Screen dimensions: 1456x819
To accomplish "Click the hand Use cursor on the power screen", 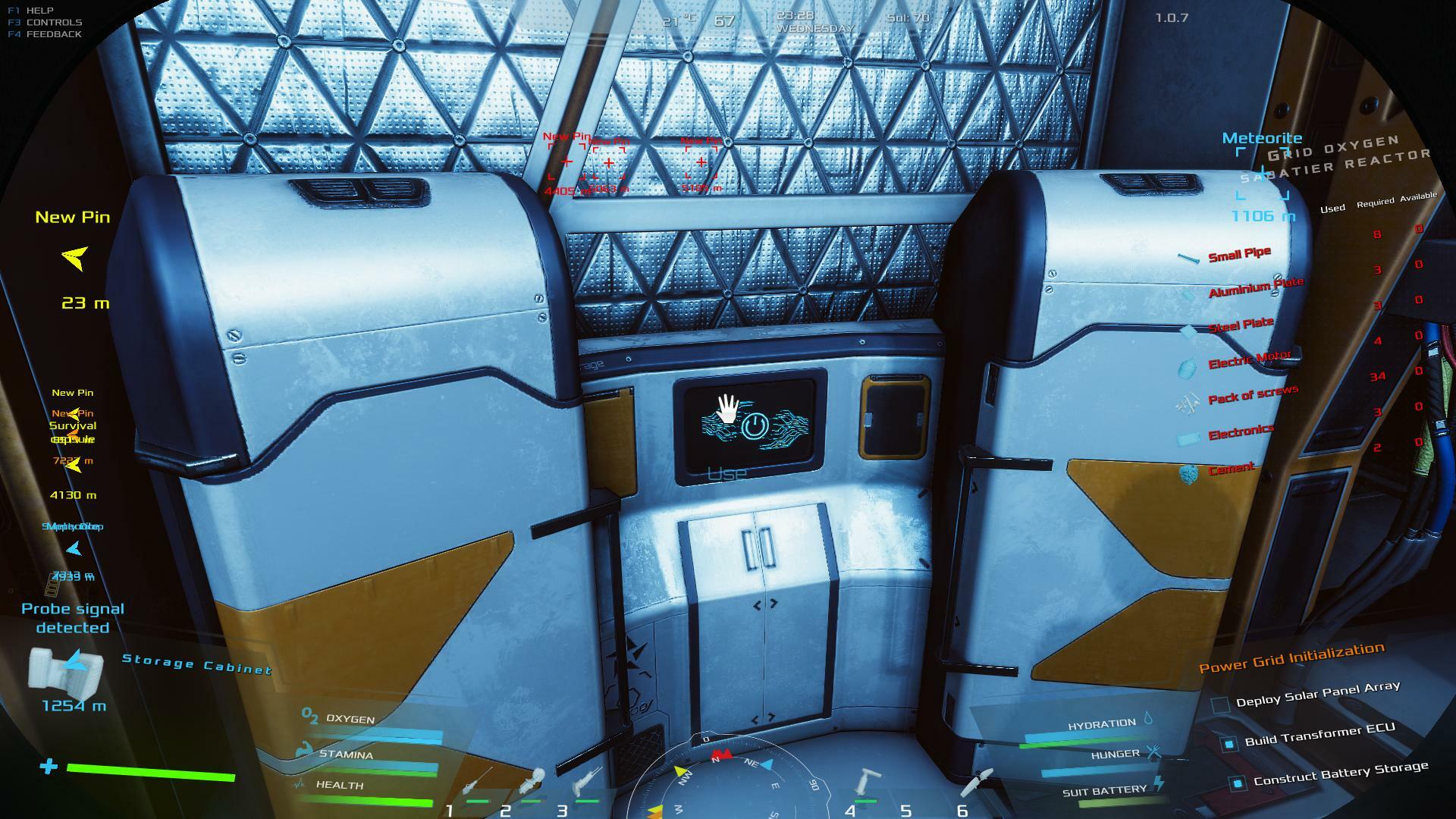I will [727, 409].
